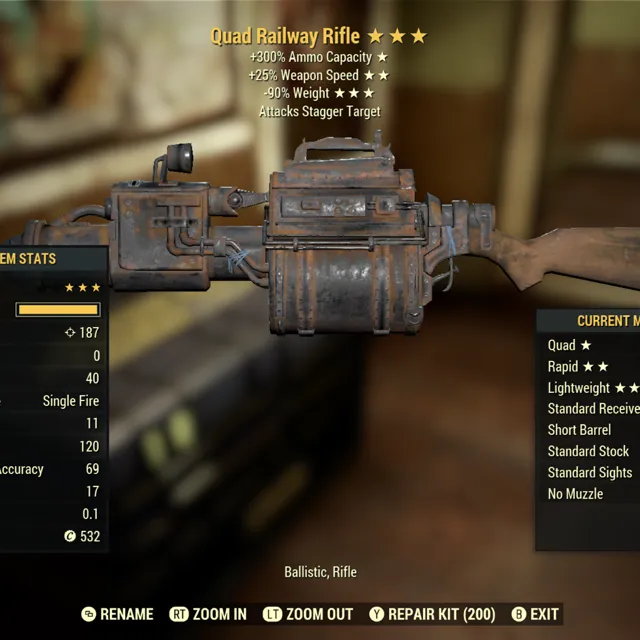Choose the Rename option
Image resolution: width=640 pixels, height=640 pixels.
[x=117, y=614]
